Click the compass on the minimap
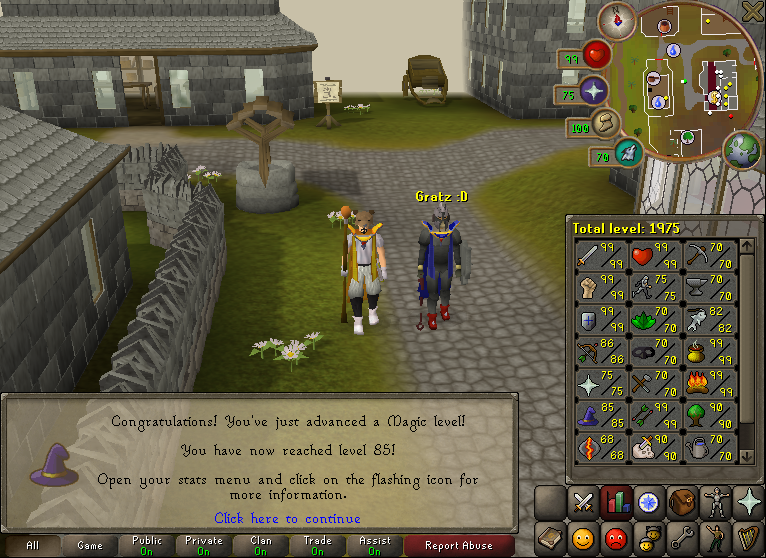 (618, 20)
